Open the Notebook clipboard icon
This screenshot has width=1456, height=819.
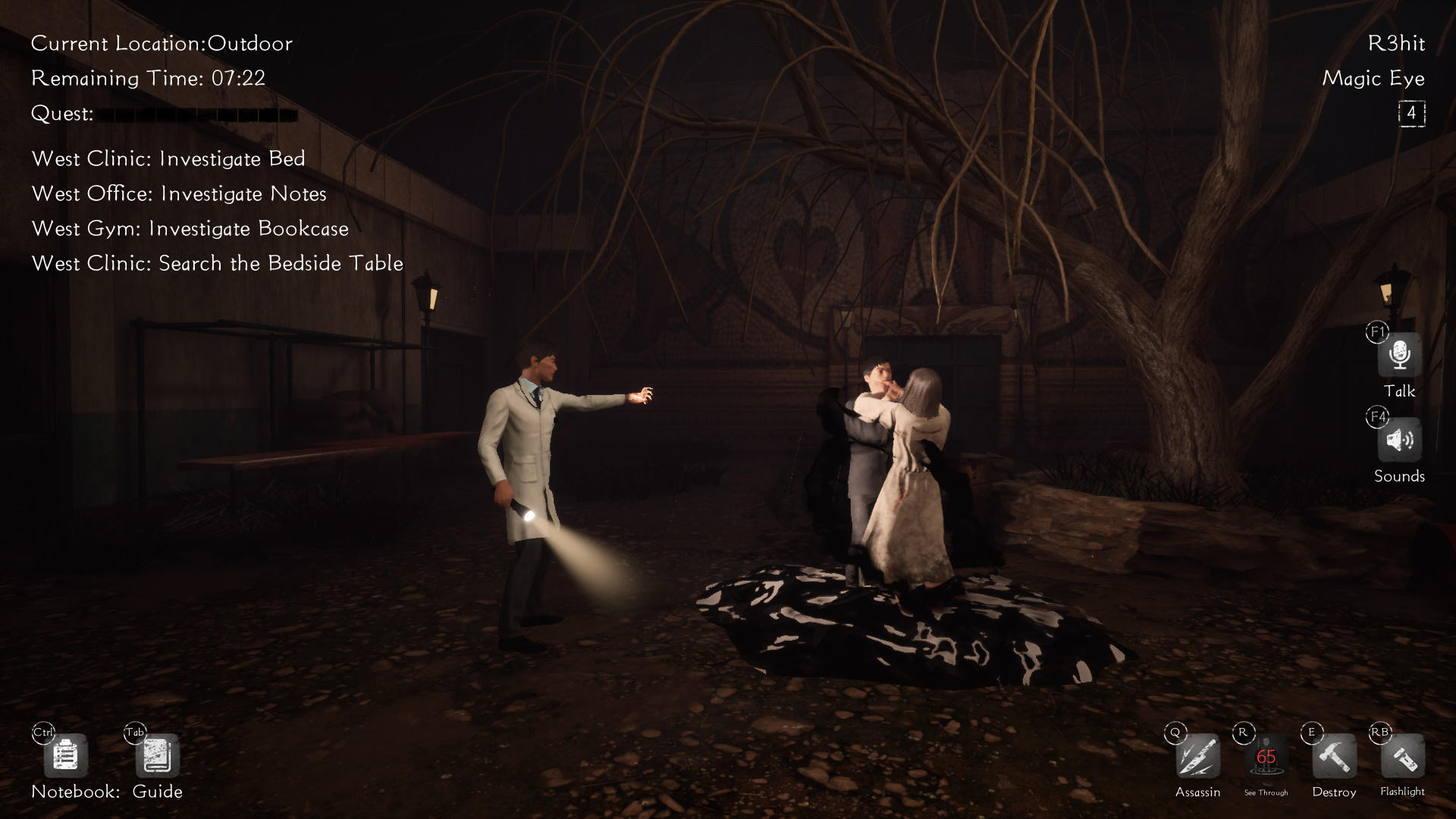pos(65,756)
